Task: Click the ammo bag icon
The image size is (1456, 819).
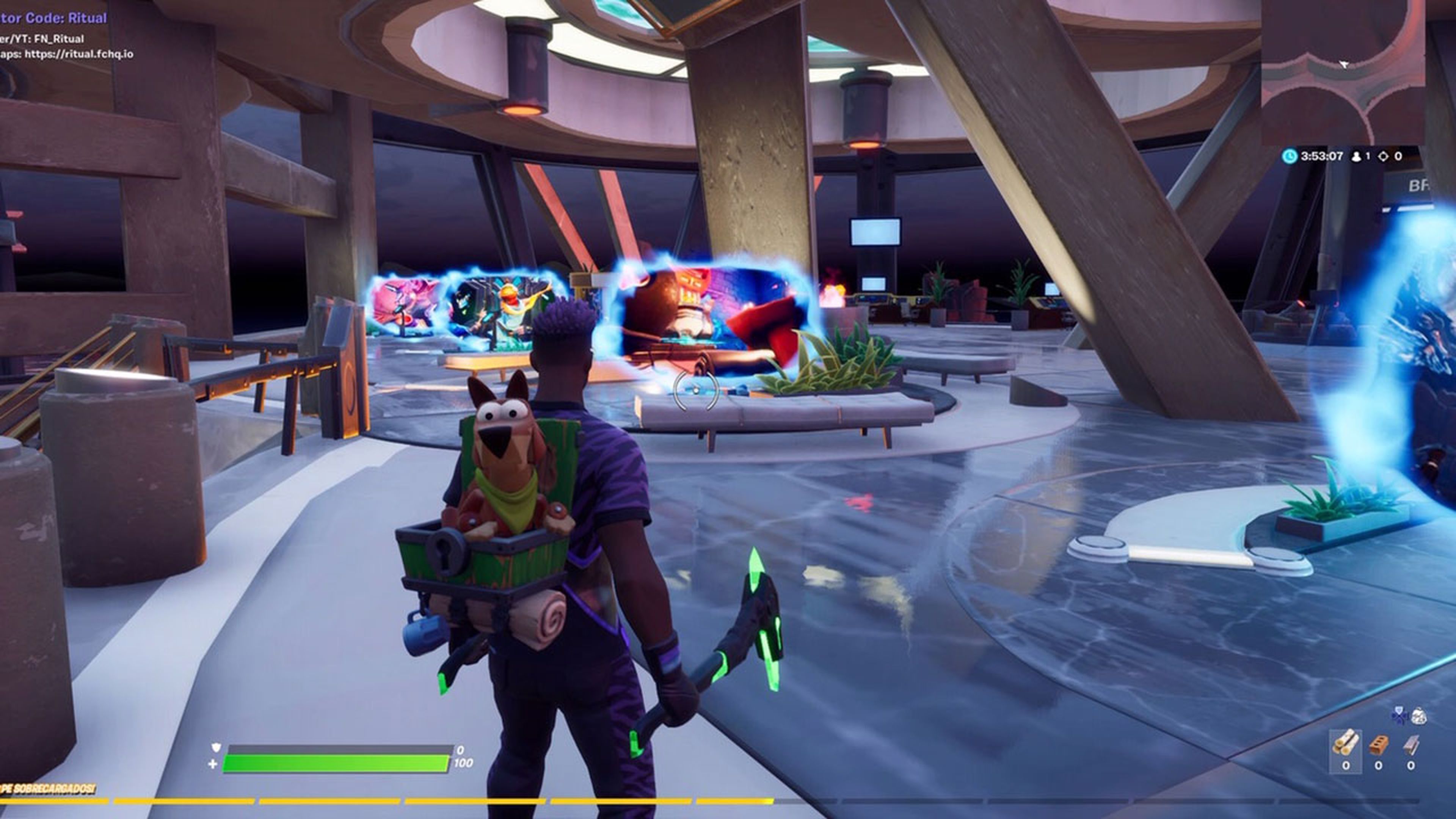Action: coord(1419,715)
